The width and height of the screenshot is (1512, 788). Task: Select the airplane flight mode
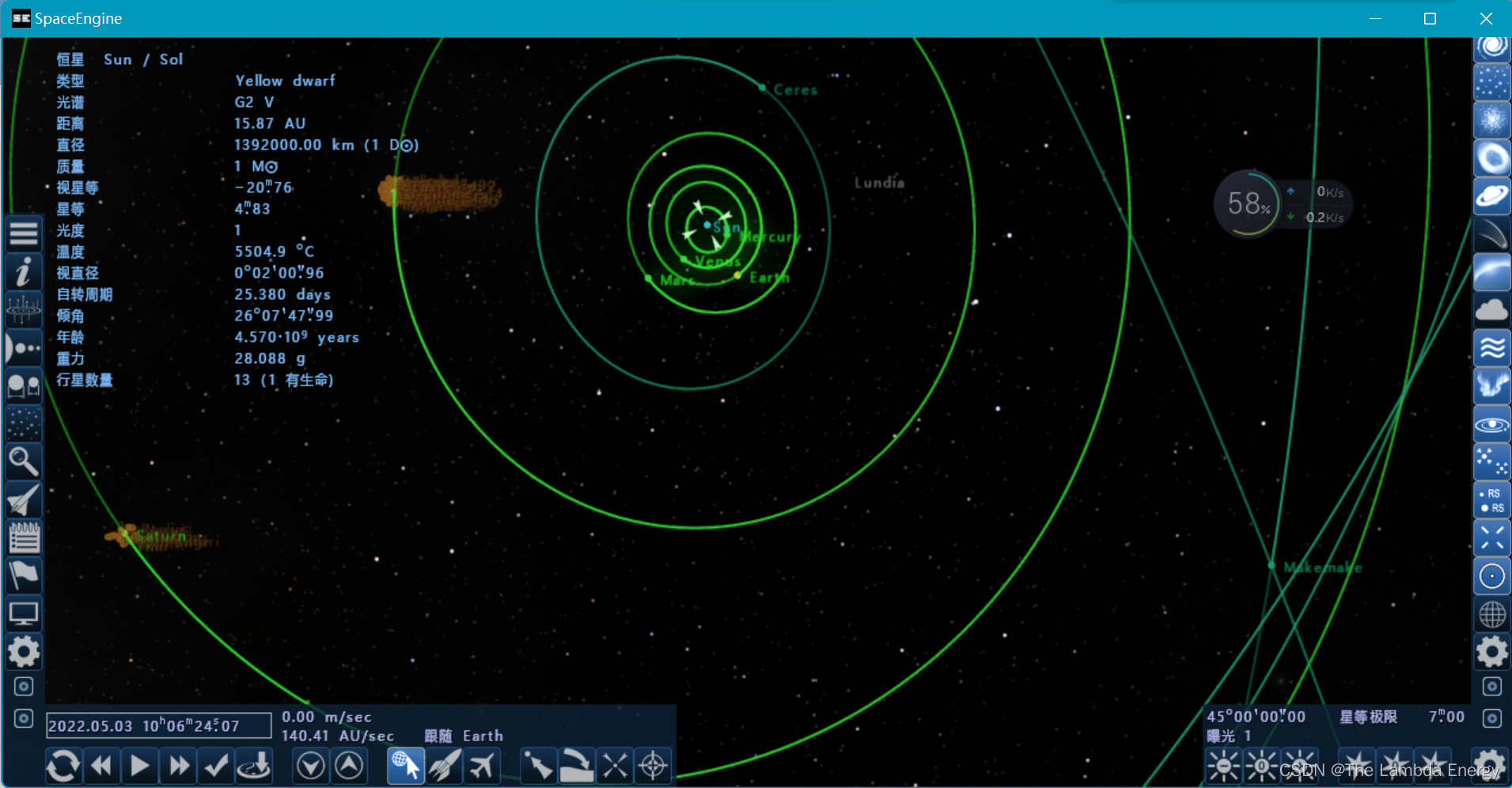click(x=482, y=766)
